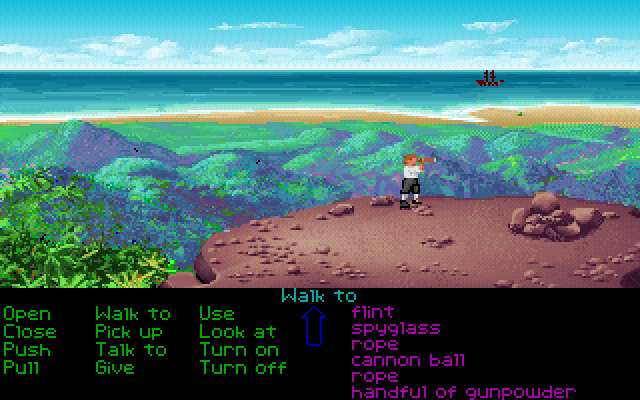This screenshot has height=400, width=640.
Task: Choose the Turn off verb
Action: coord(243,367)
